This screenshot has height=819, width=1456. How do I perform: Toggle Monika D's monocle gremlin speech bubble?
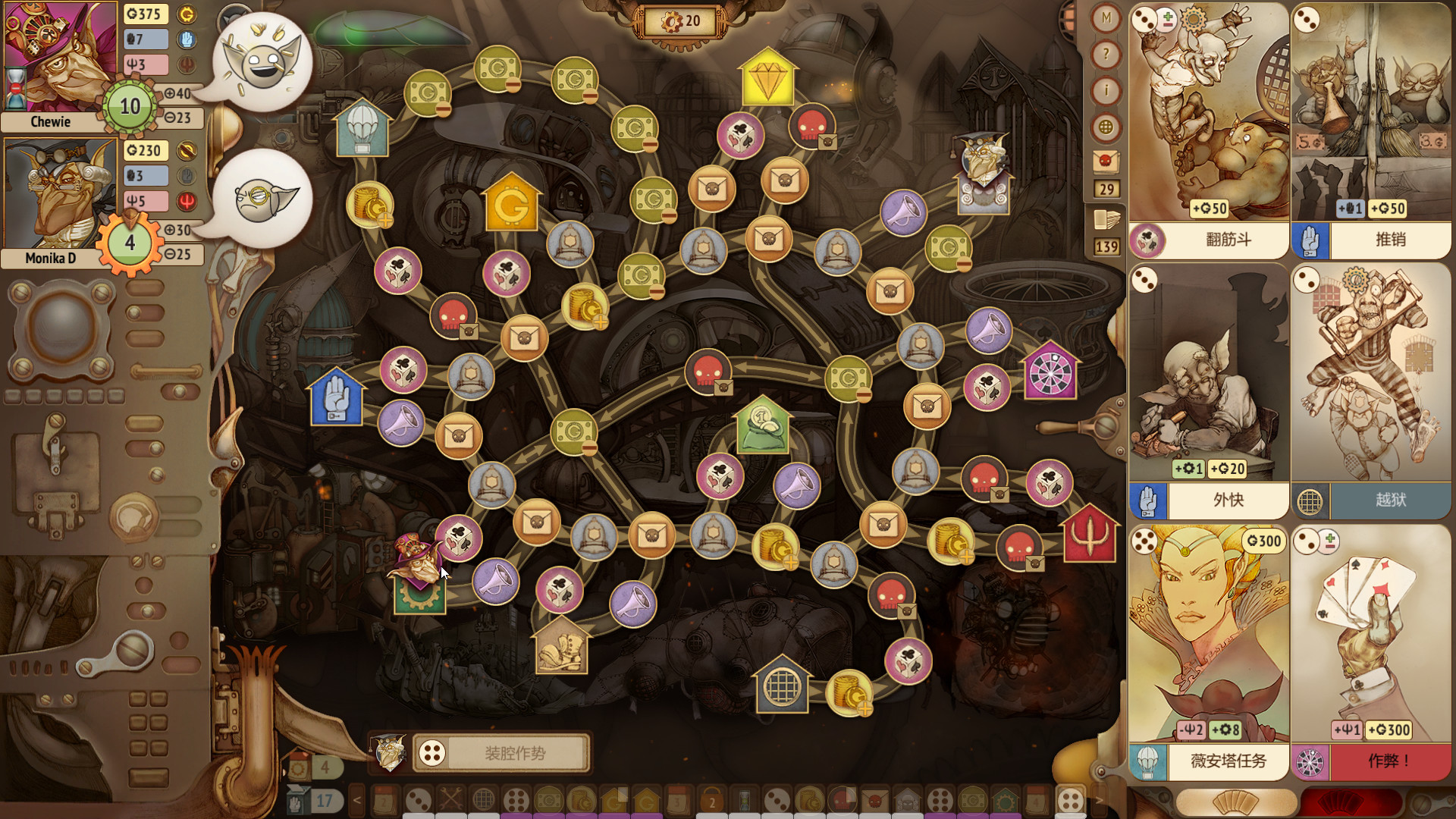pyautogui.click(x=262, y=199)
